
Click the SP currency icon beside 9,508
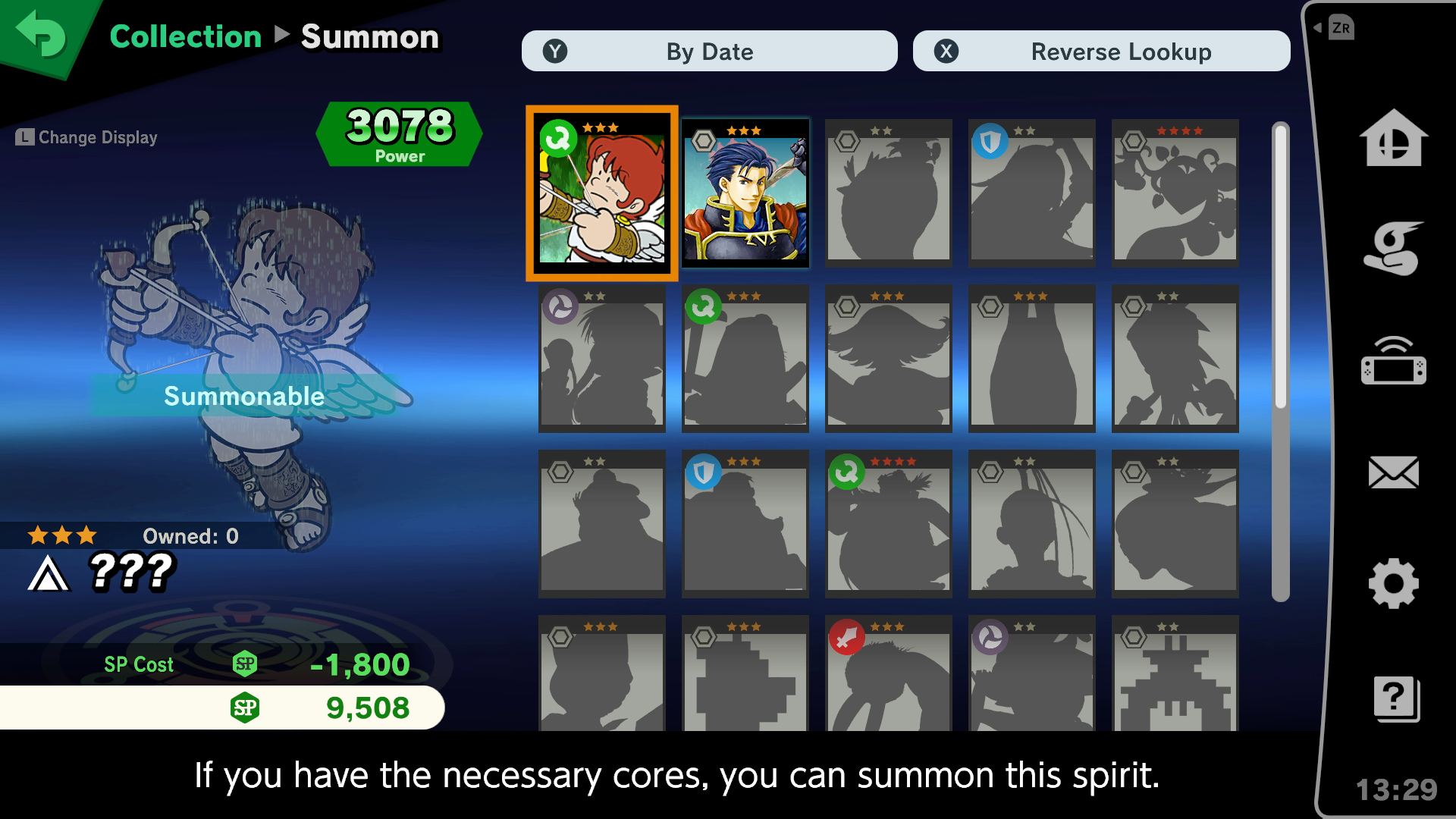coord(244,708)
